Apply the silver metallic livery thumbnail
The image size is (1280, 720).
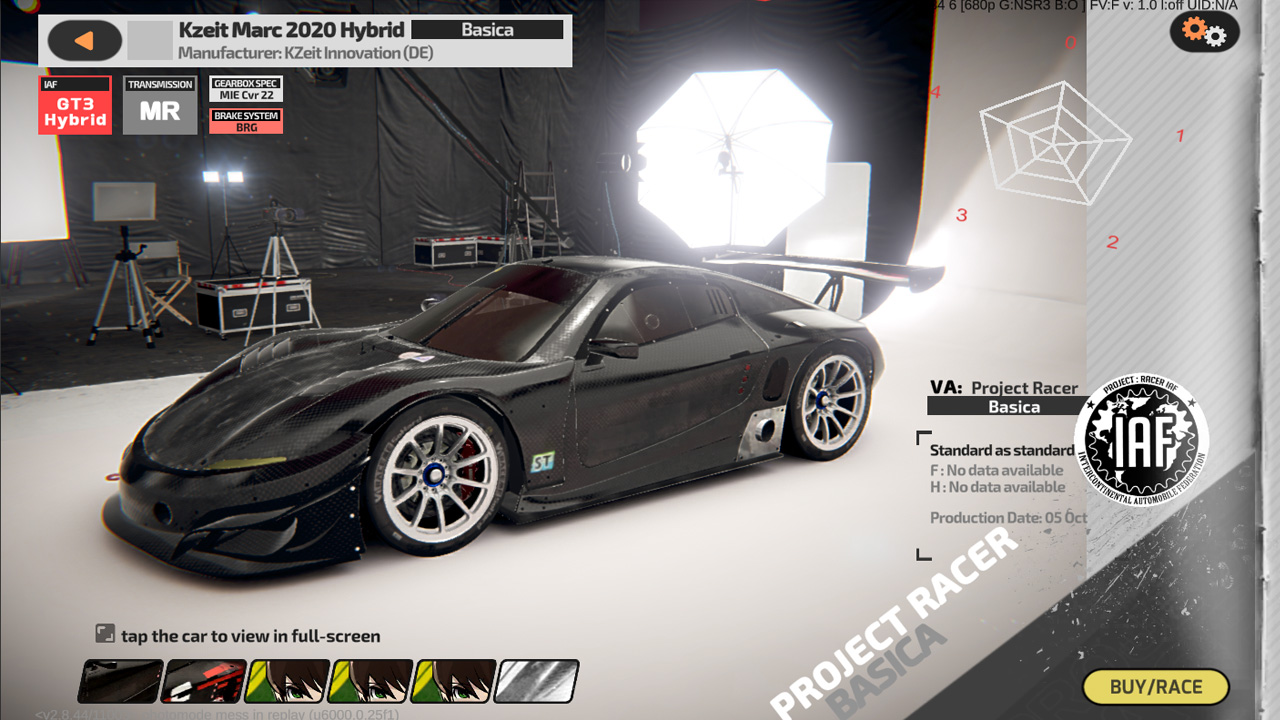tap(537, 681)
